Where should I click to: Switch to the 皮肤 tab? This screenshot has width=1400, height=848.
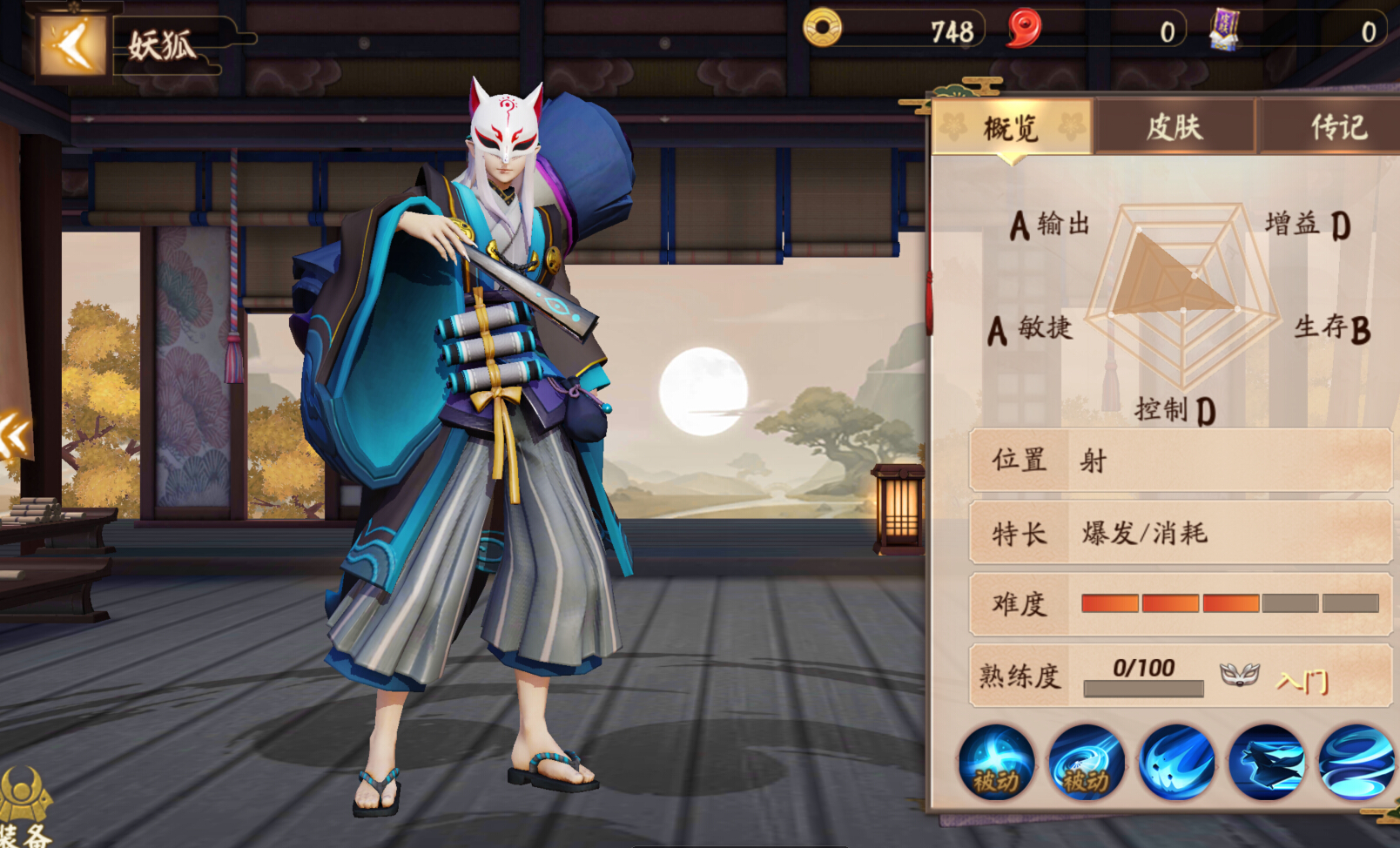(1175, 127)
